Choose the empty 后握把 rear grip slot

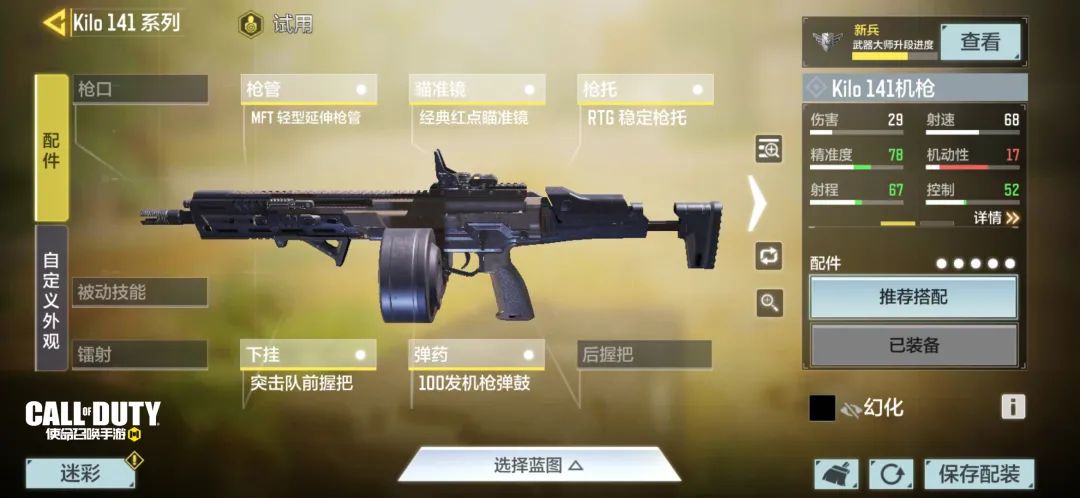point(644,354)
